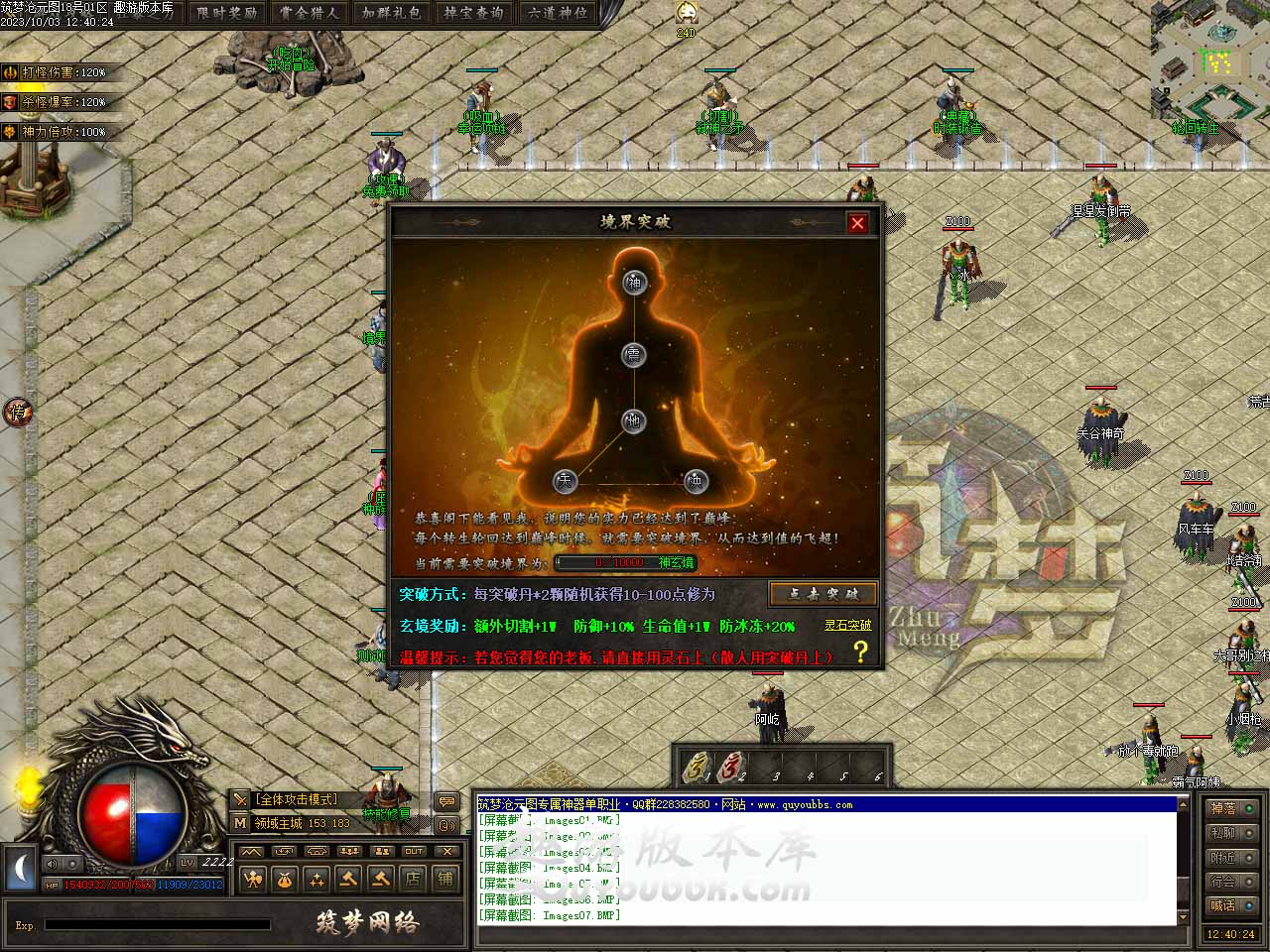Open the 掉宝查询 menu
This screenshot has height=952, width=1270.
pos(473,13)
